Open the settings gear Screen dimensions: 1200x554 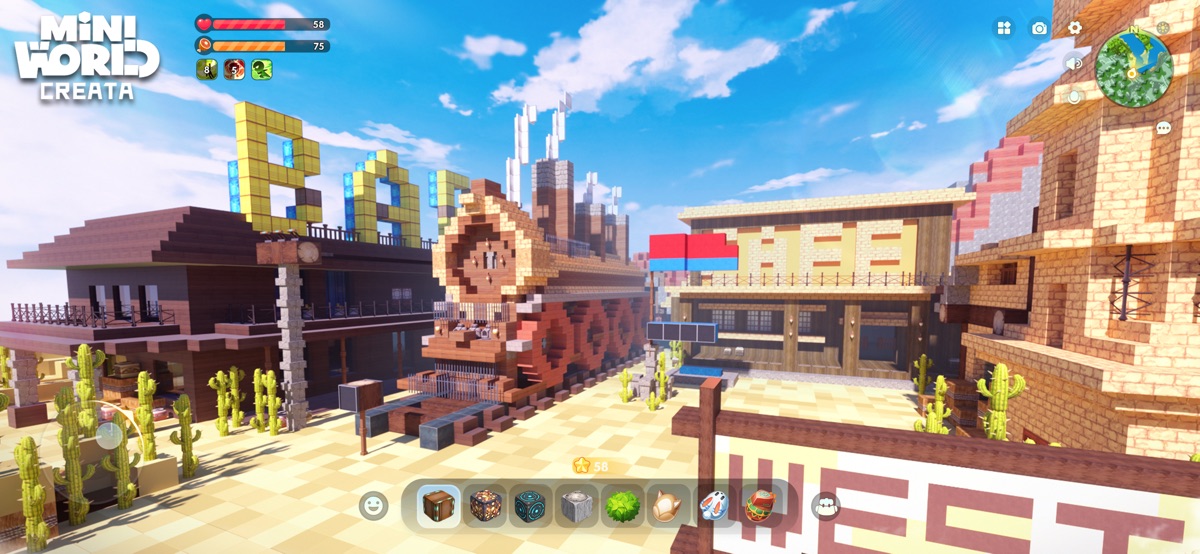(1075, 28)
